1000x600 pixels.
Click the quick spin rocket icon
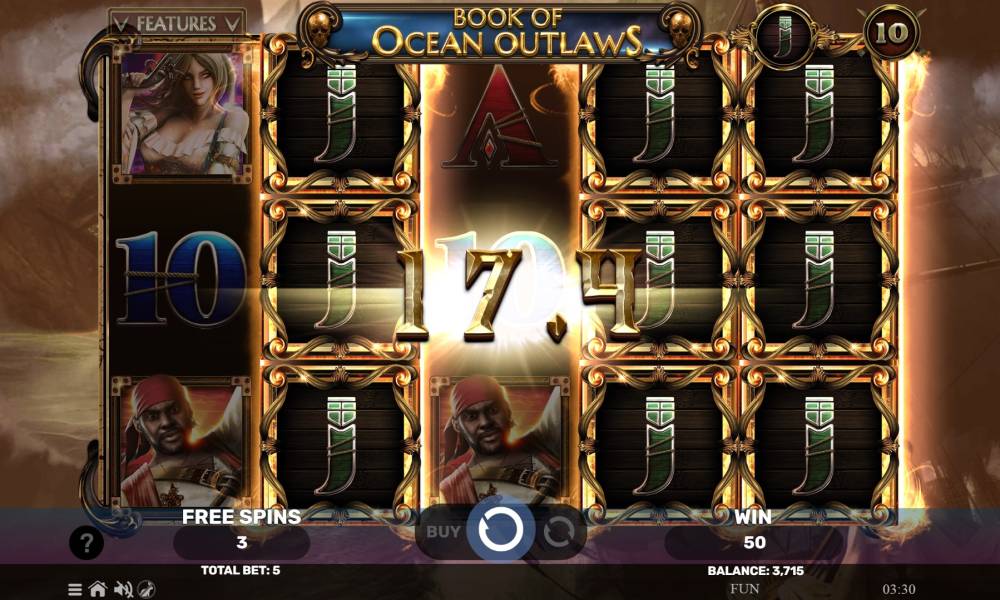(x=146, y=589)
